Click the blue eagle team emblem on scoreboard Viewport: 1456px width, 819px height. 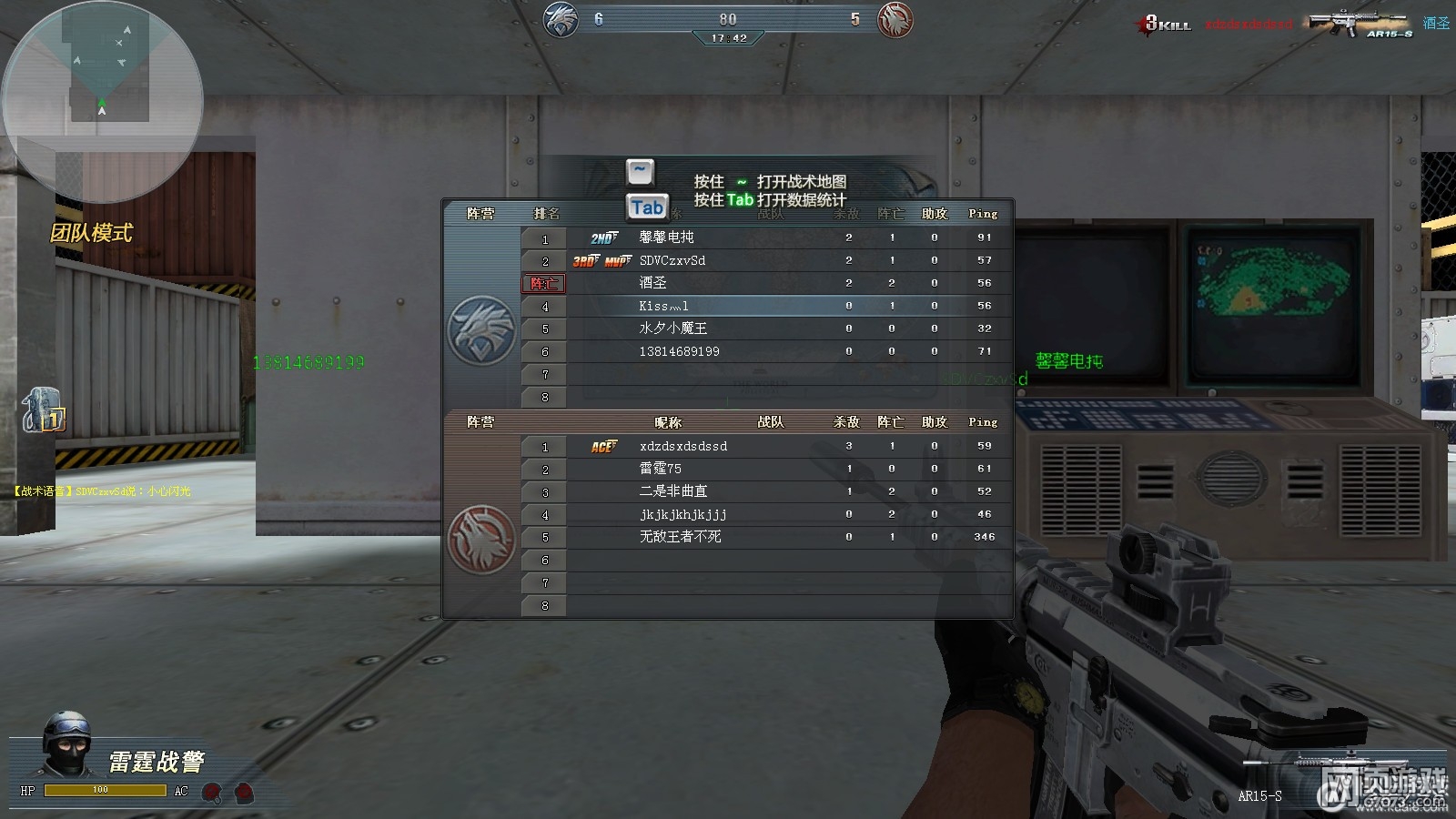tap(481, 329)
